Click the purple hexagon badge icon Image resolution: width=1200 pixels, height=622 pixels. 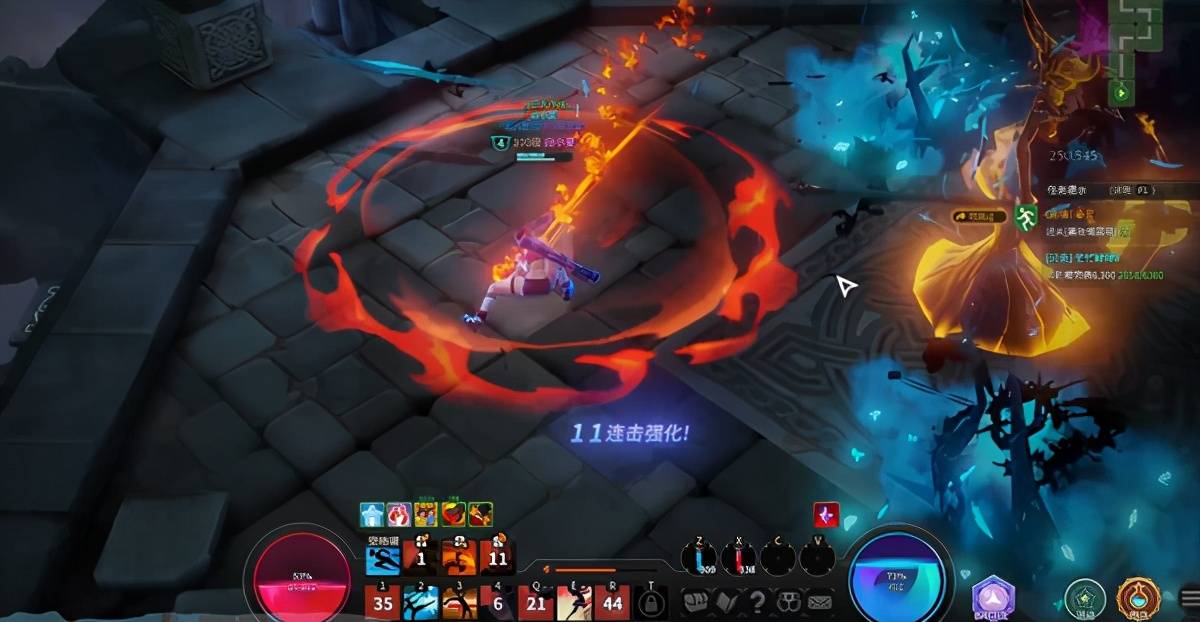pyautogui.click(x=992, y=598)
